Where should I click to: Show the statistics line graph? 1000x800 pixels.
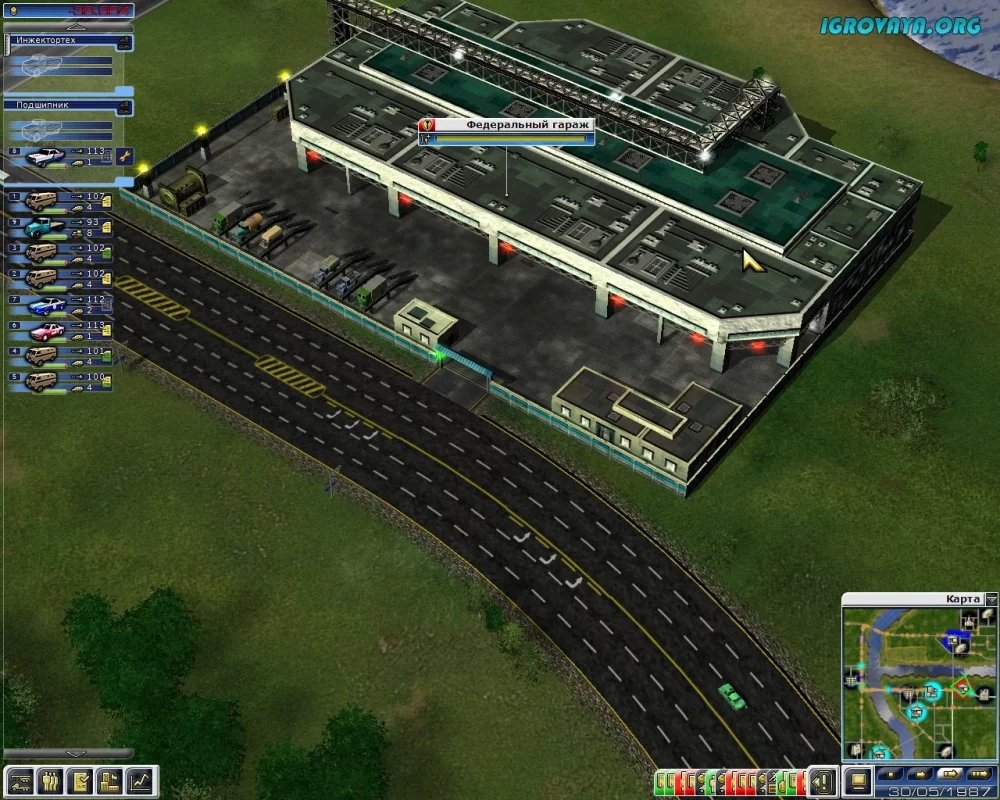pyautogui.click(x=142, y=780)
